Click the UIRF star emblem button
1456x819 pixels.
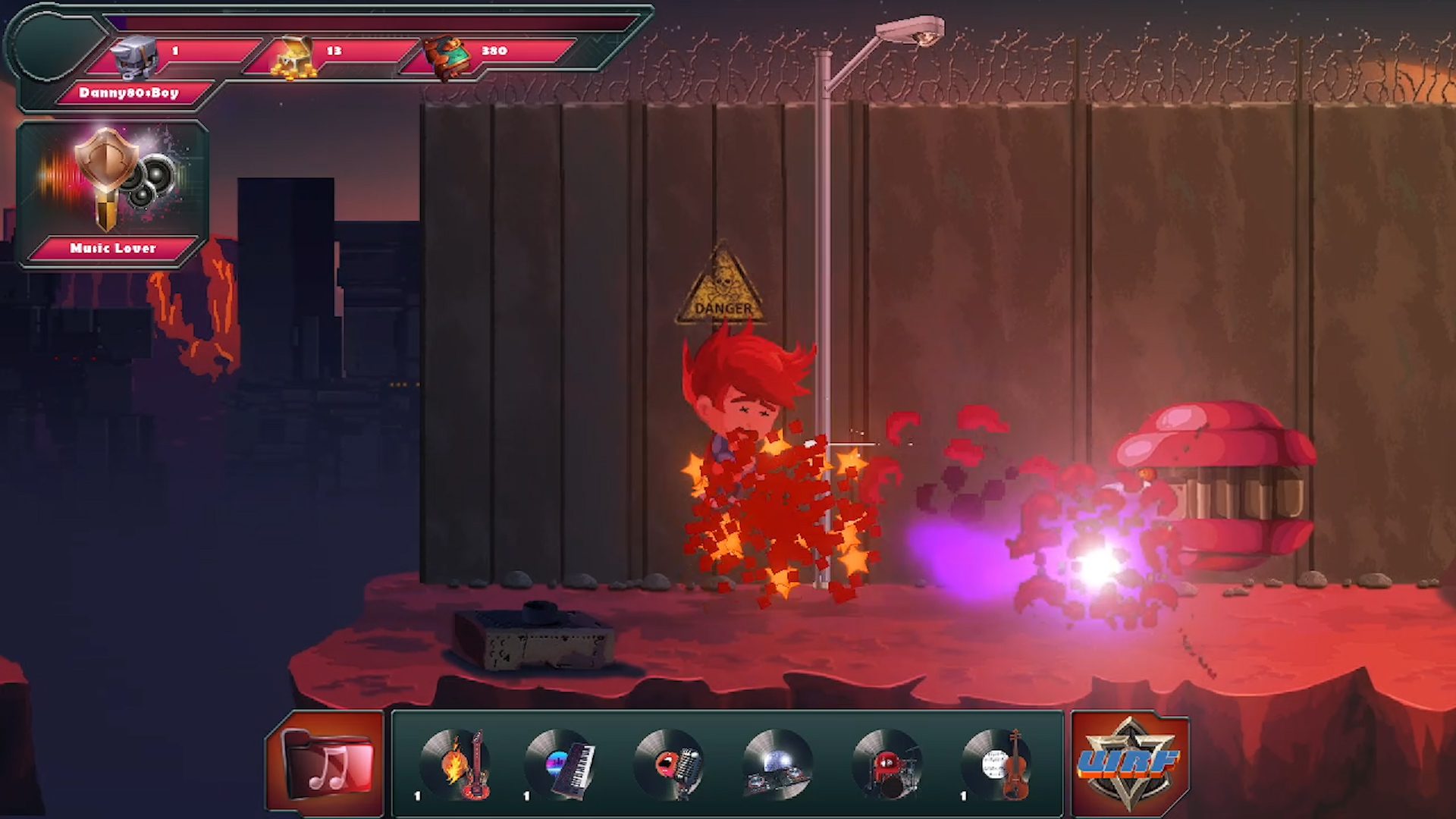pyautogui.click(x=1130, y=763)
